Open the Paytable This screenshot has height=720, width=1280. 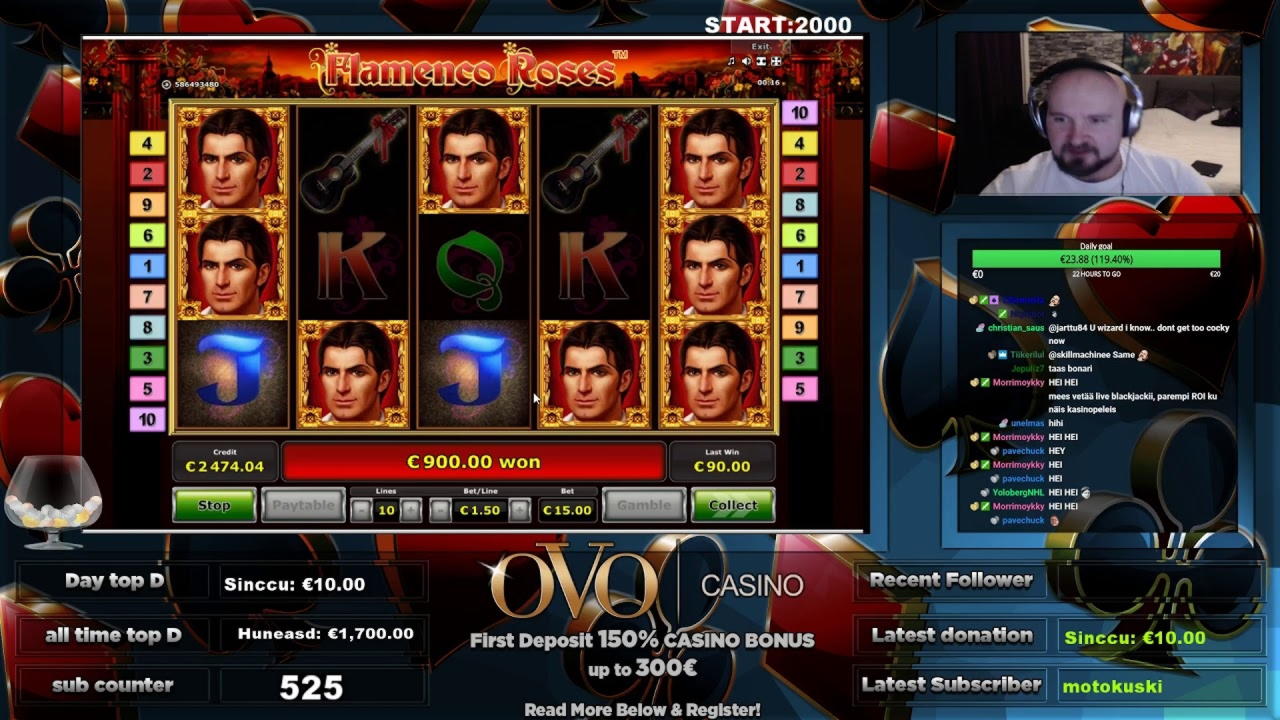(x=303, y=506)
